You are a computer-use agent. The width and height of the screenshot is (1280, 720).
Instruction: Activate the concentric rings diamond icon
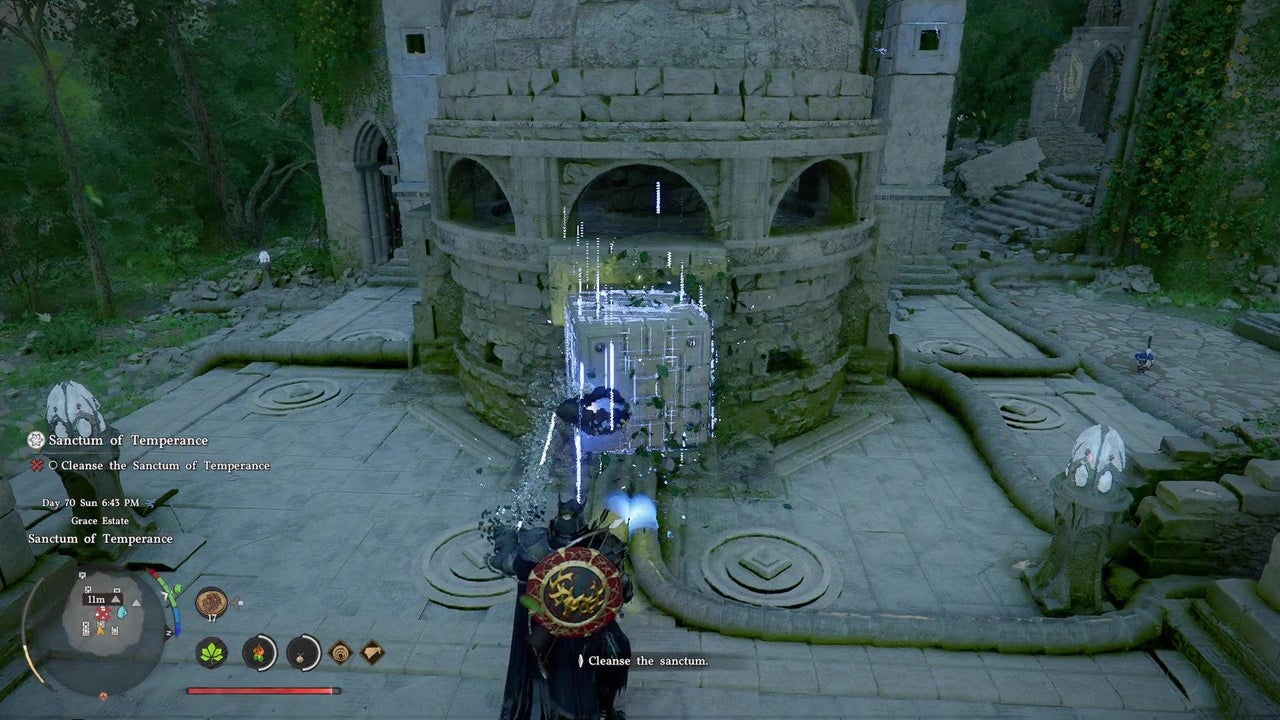pos(340,653)
